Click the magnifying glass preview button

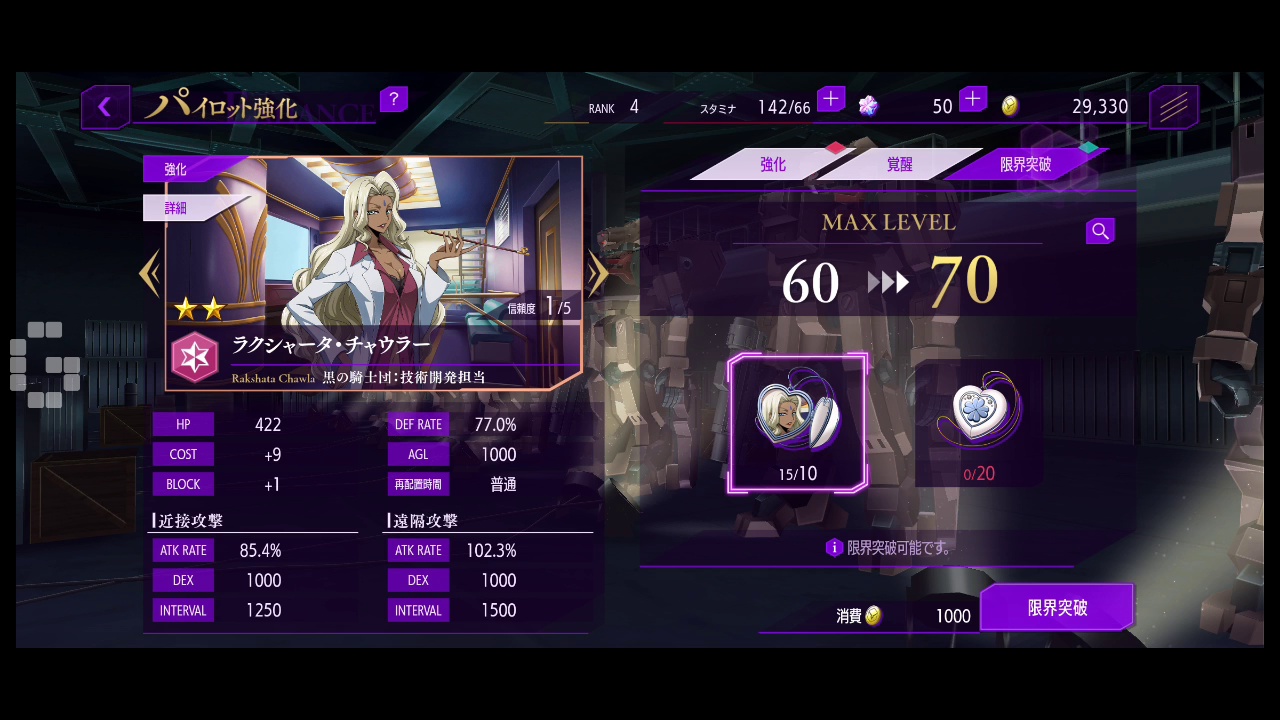click(1100, 232)
